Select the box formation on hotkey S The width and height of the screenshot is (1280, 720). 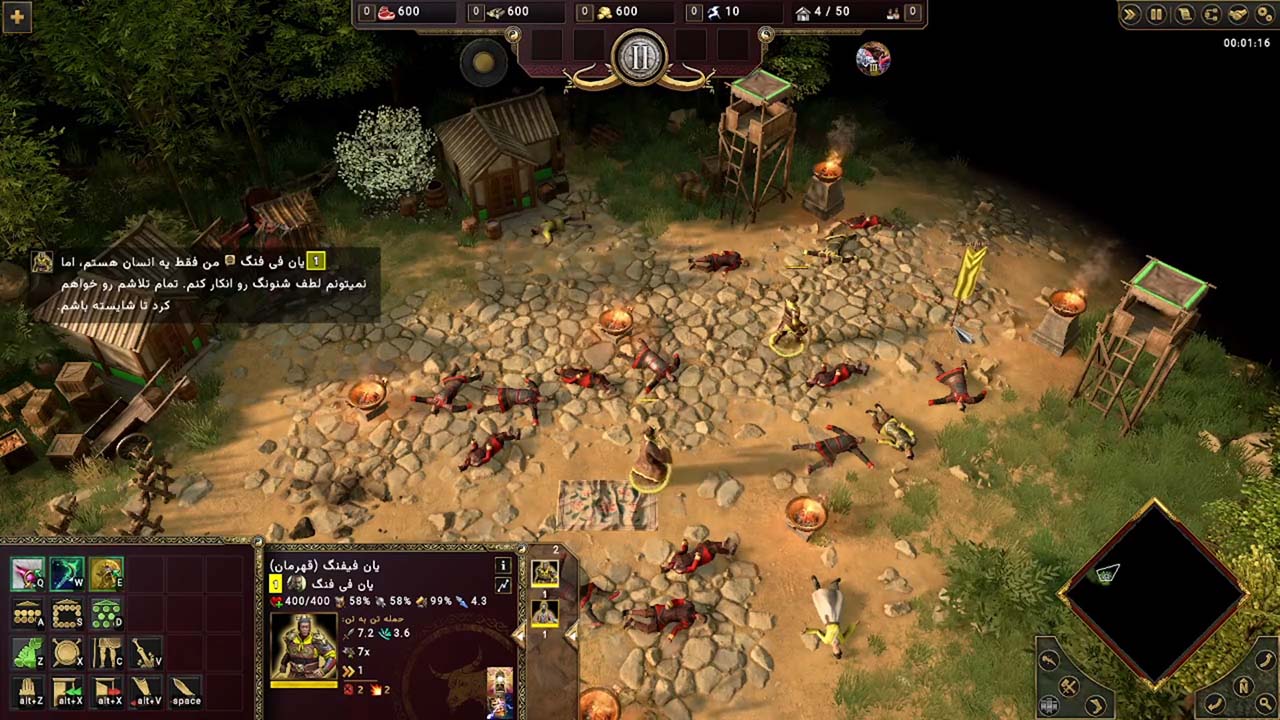(67, 614)
